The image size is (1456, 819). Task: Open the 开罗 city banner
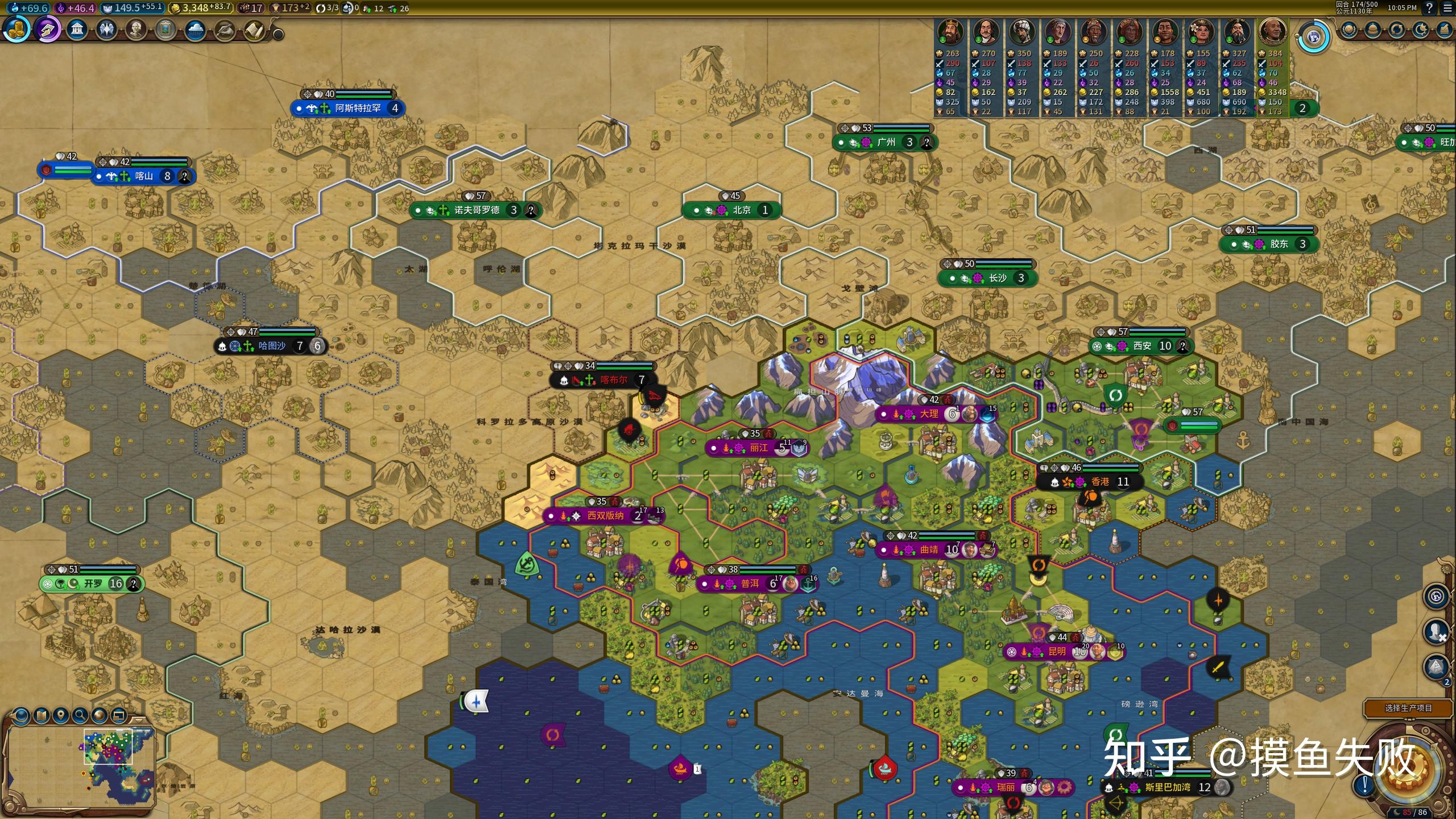coord(93,584)
